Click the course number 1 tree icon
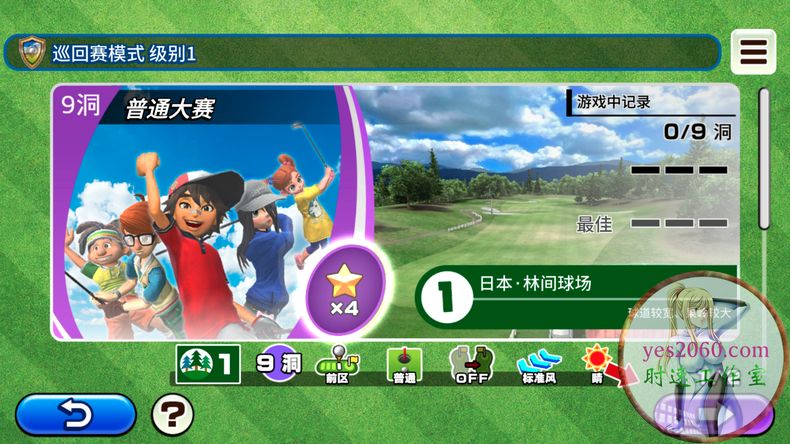The image size is (790, 444). pos(208,365)
